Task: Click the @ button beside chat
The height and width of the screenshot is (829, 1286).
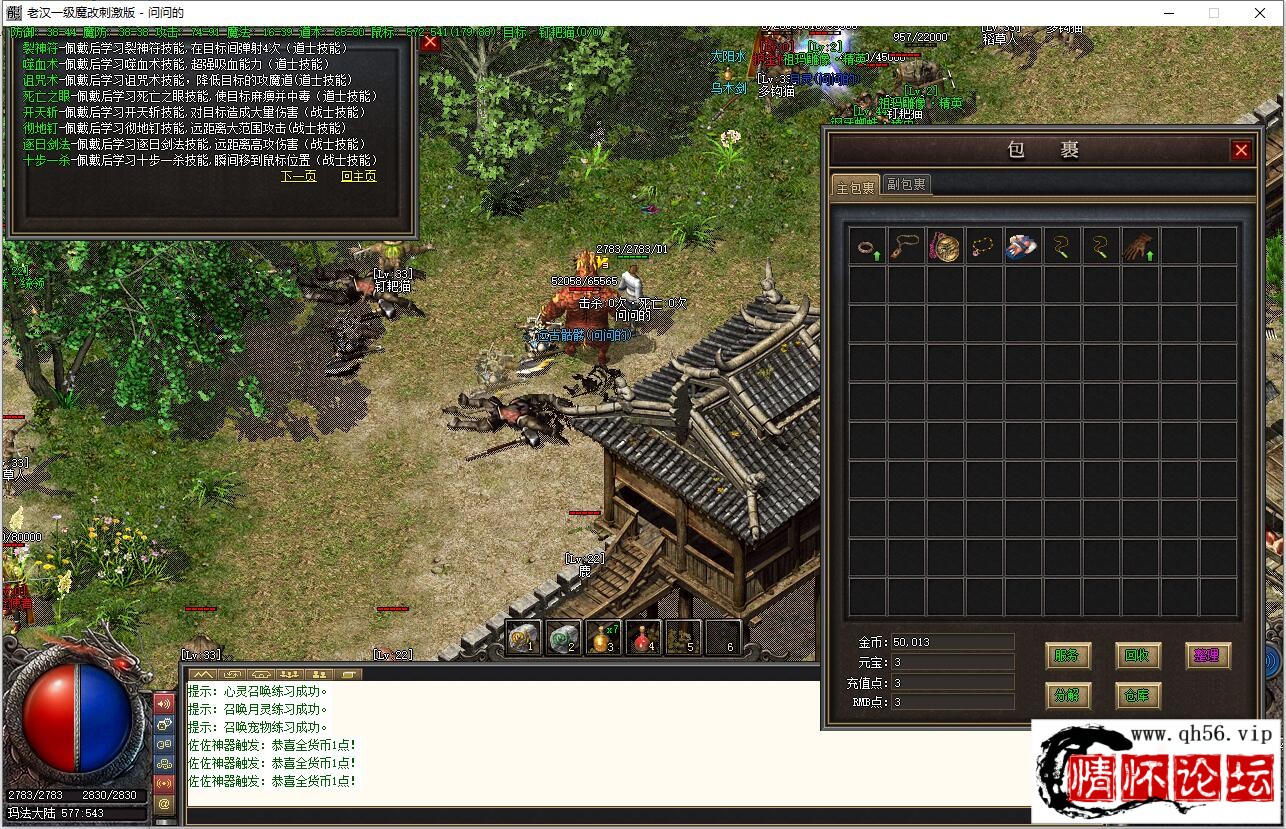Action: pyautogui.click(x=164, y=803)
